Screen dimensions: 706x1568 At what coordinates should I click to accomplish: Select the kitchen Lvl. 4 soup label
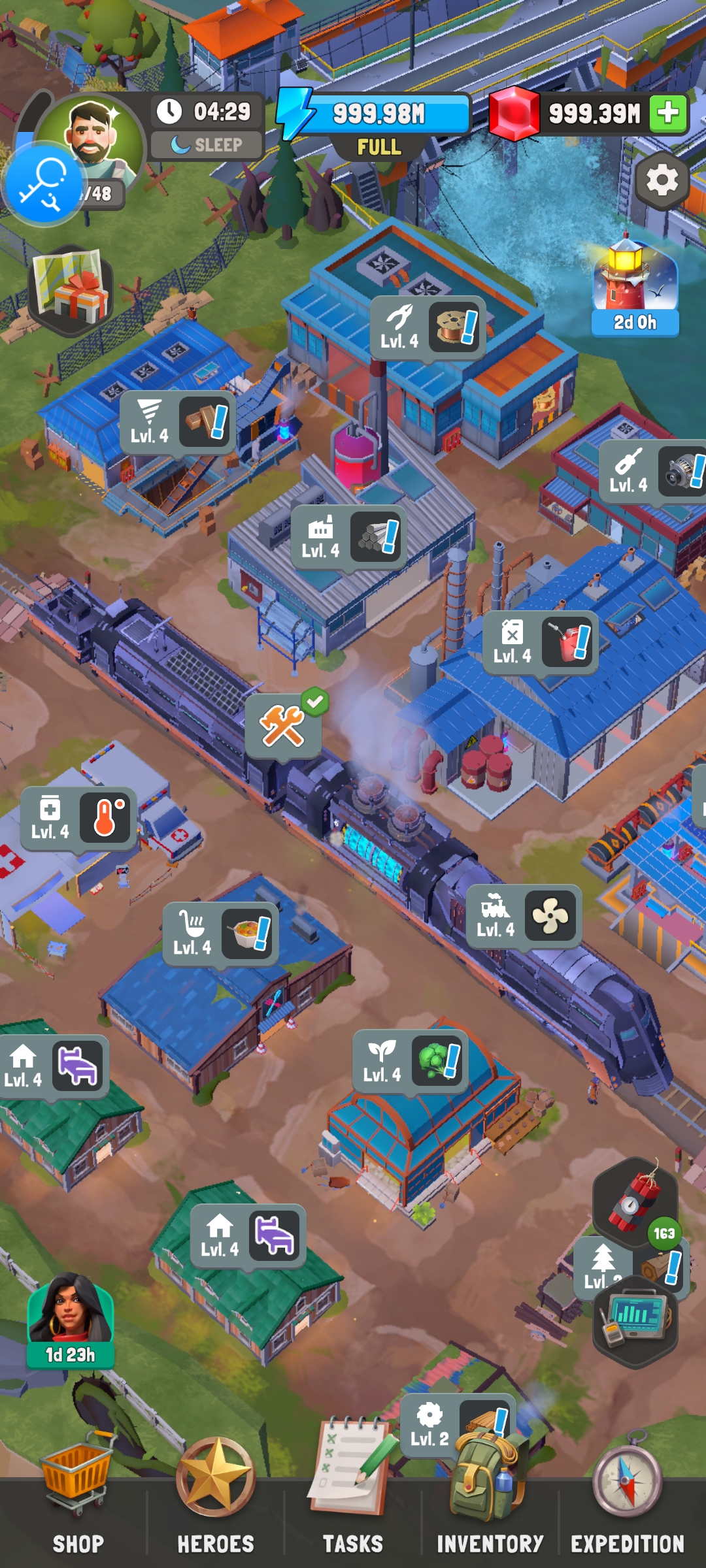point(220,934)
